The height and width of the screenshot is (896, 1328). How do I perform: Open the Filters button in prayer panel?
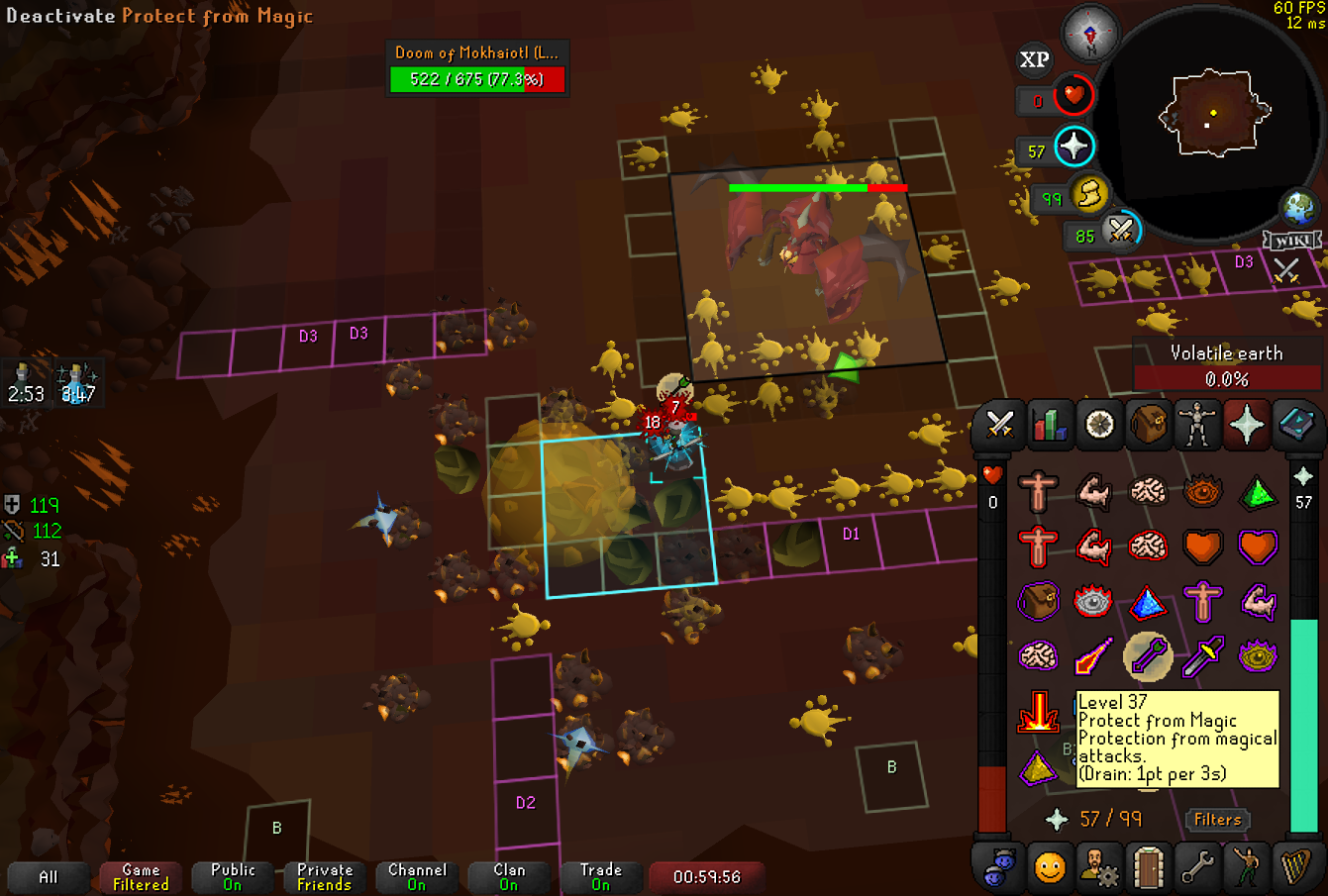click(x=1217, y=820)
